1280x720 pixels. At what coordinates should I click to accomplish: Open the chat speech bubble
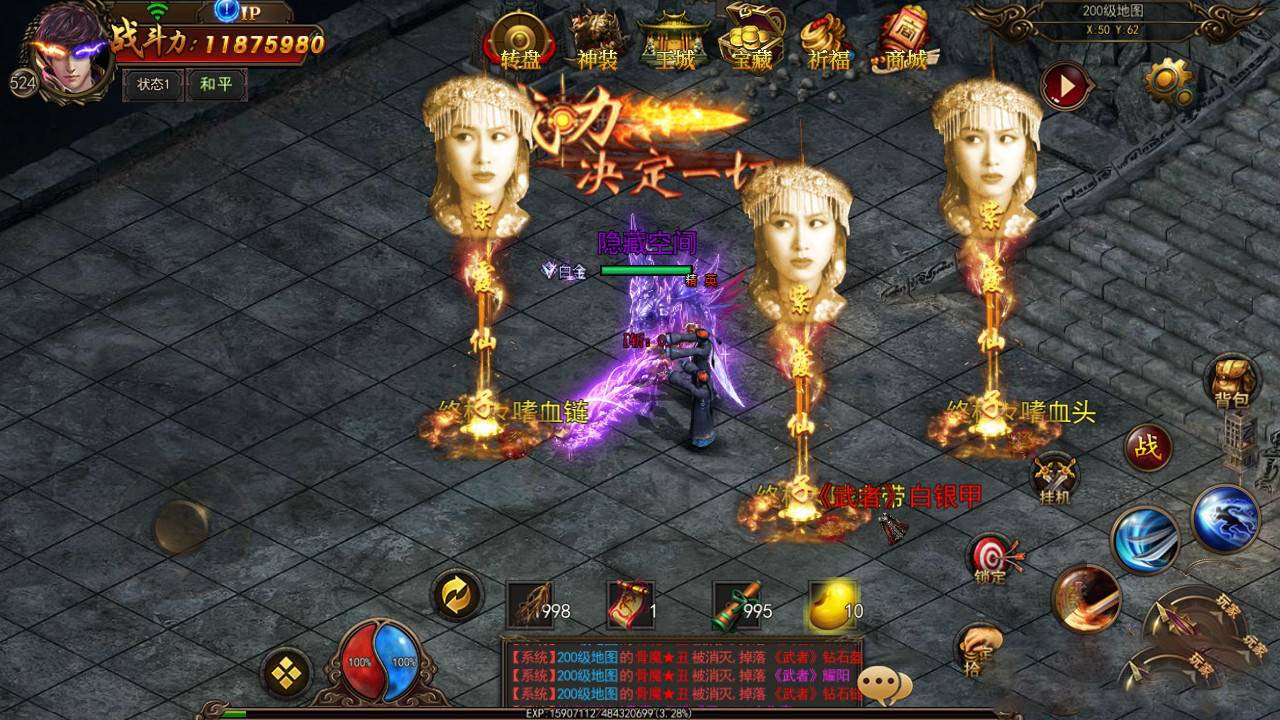[x=885, y=684]
